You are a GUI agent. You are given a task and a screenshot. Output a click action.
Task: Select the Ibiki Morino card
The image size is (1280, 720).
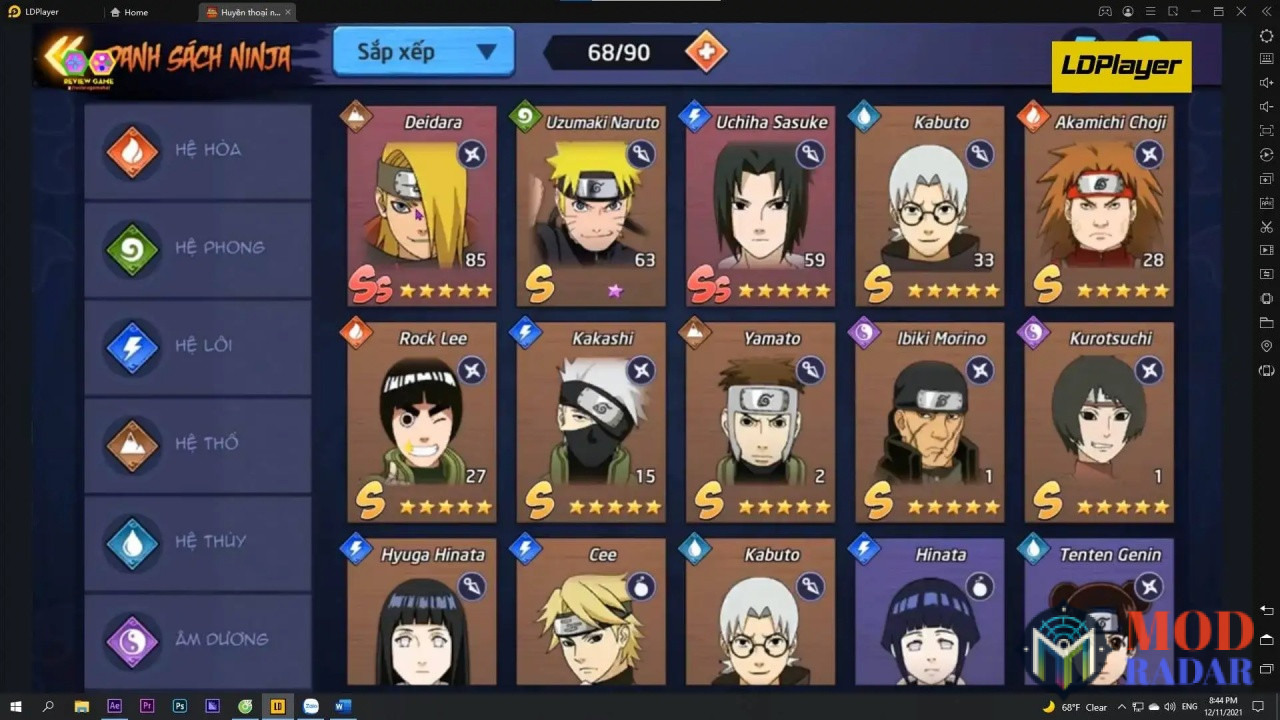pos(929,422)
